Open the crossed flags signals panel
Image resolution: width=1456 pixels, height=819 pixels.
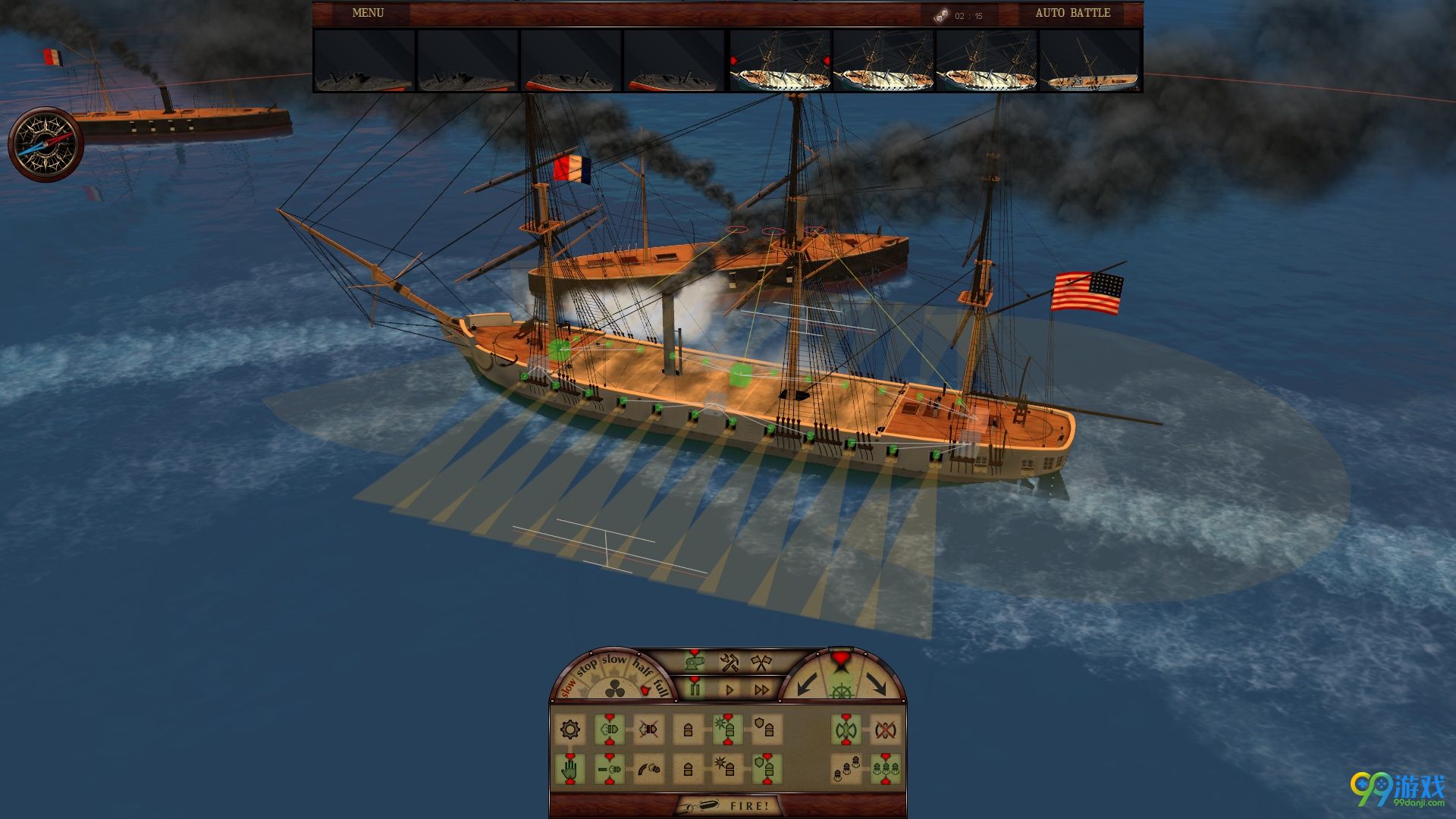tap(760, 663)
